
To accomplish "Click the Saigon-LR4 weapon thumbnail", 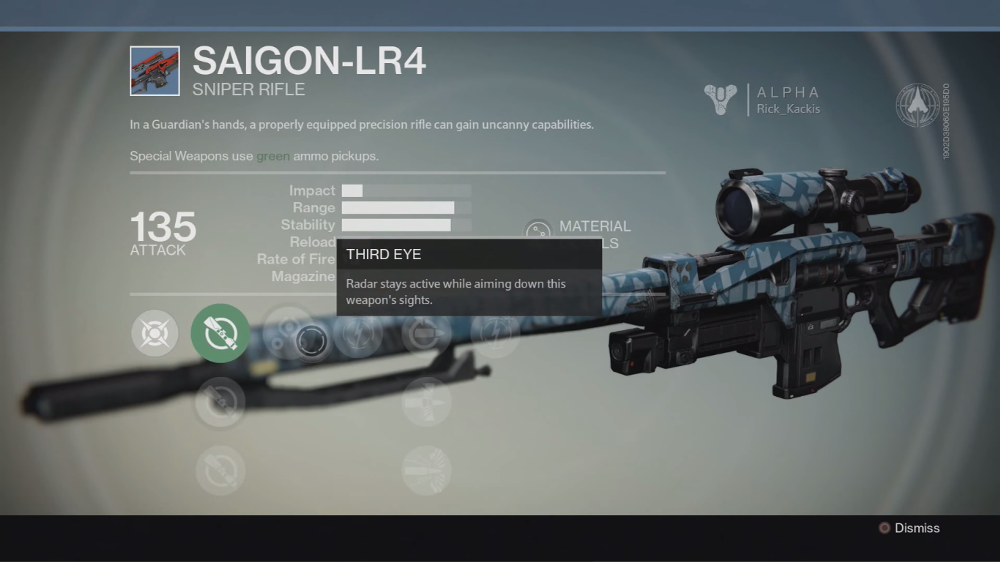I will click(155, 71).
